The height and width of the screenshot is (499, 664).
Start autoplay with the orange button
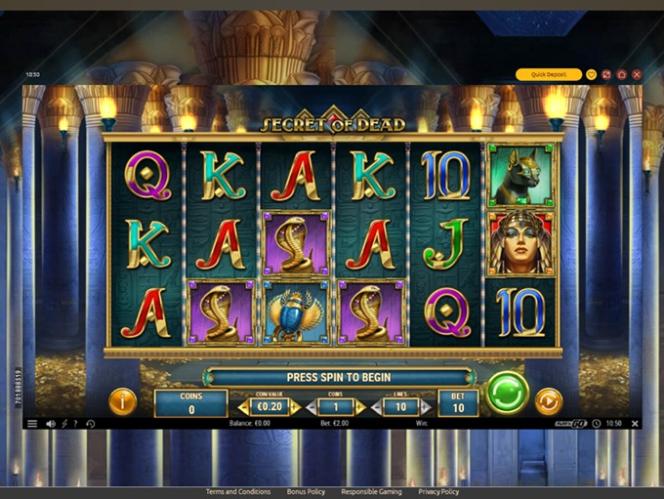tap(548, 402)
